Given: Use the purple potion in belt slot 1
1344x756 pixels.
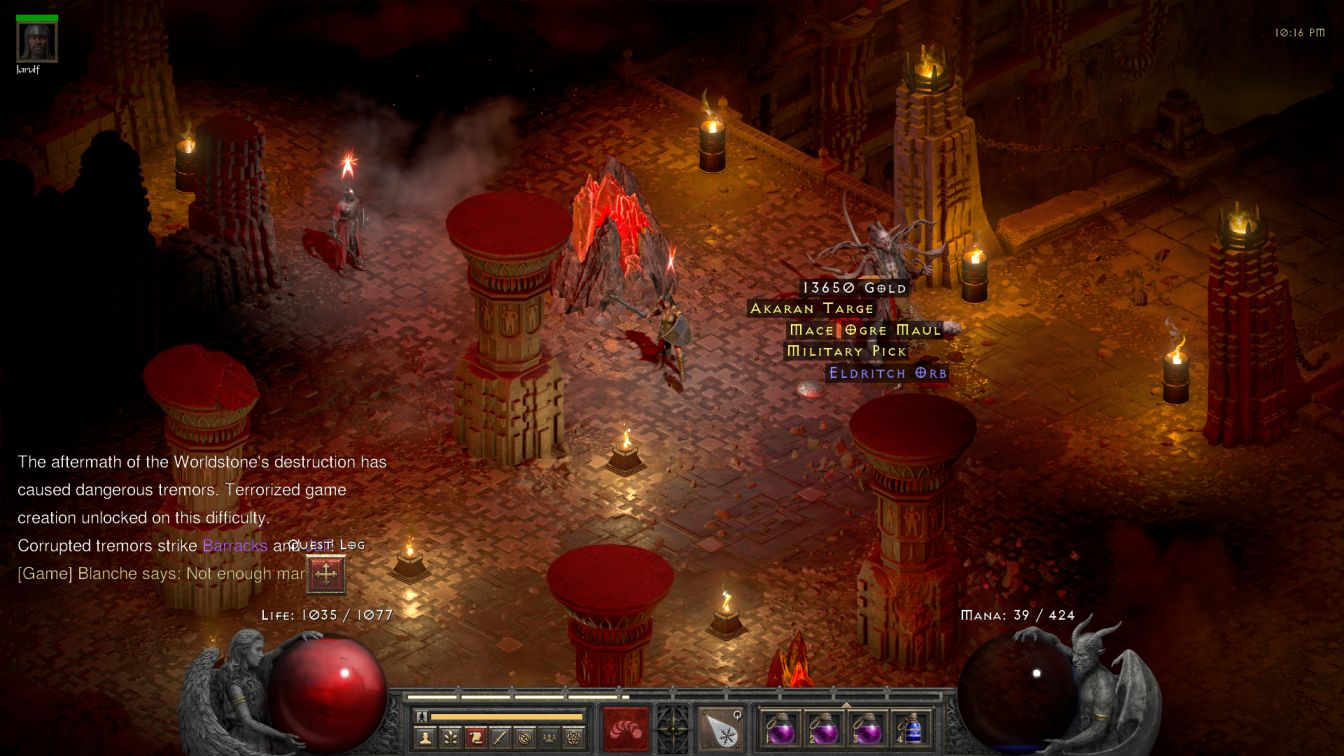Looking at the screenshot, I should click(780, 729).
